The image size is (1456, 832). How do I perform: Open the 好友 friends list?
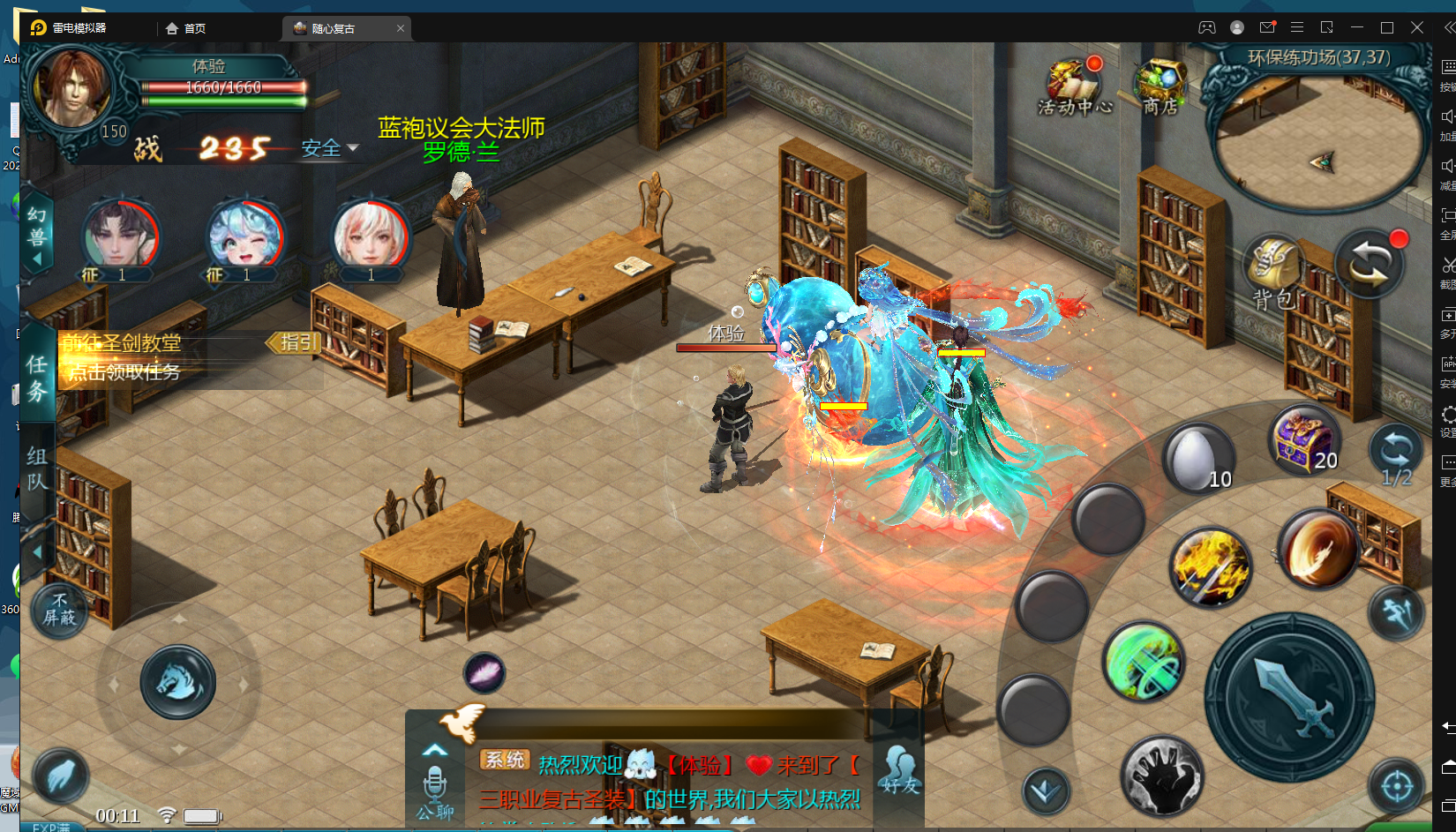pyautogui.click(x=900, y=769)
